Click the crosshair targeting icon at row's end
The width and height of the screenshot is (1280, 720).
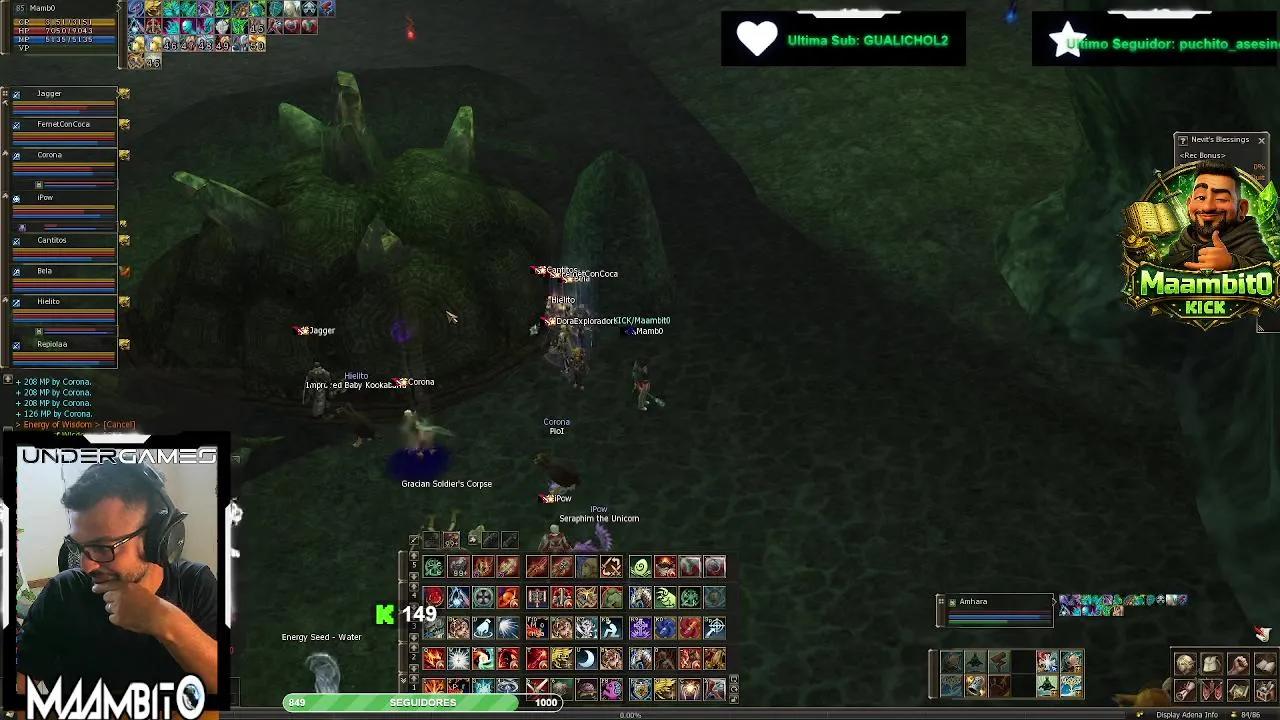[716, 628]
